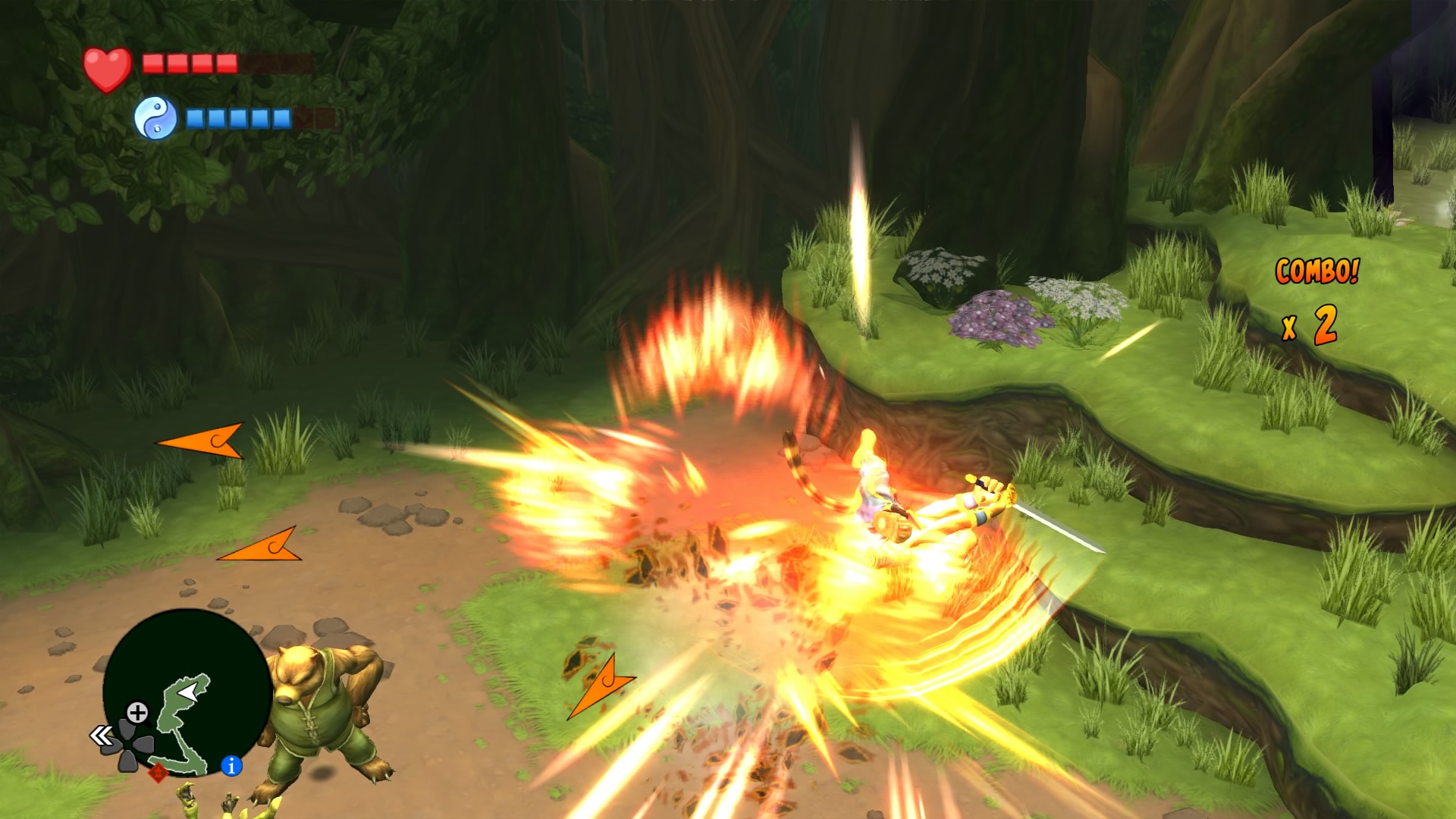
Task: Click the magnifier plus icon on the minimap
Action: click(138, 712)
